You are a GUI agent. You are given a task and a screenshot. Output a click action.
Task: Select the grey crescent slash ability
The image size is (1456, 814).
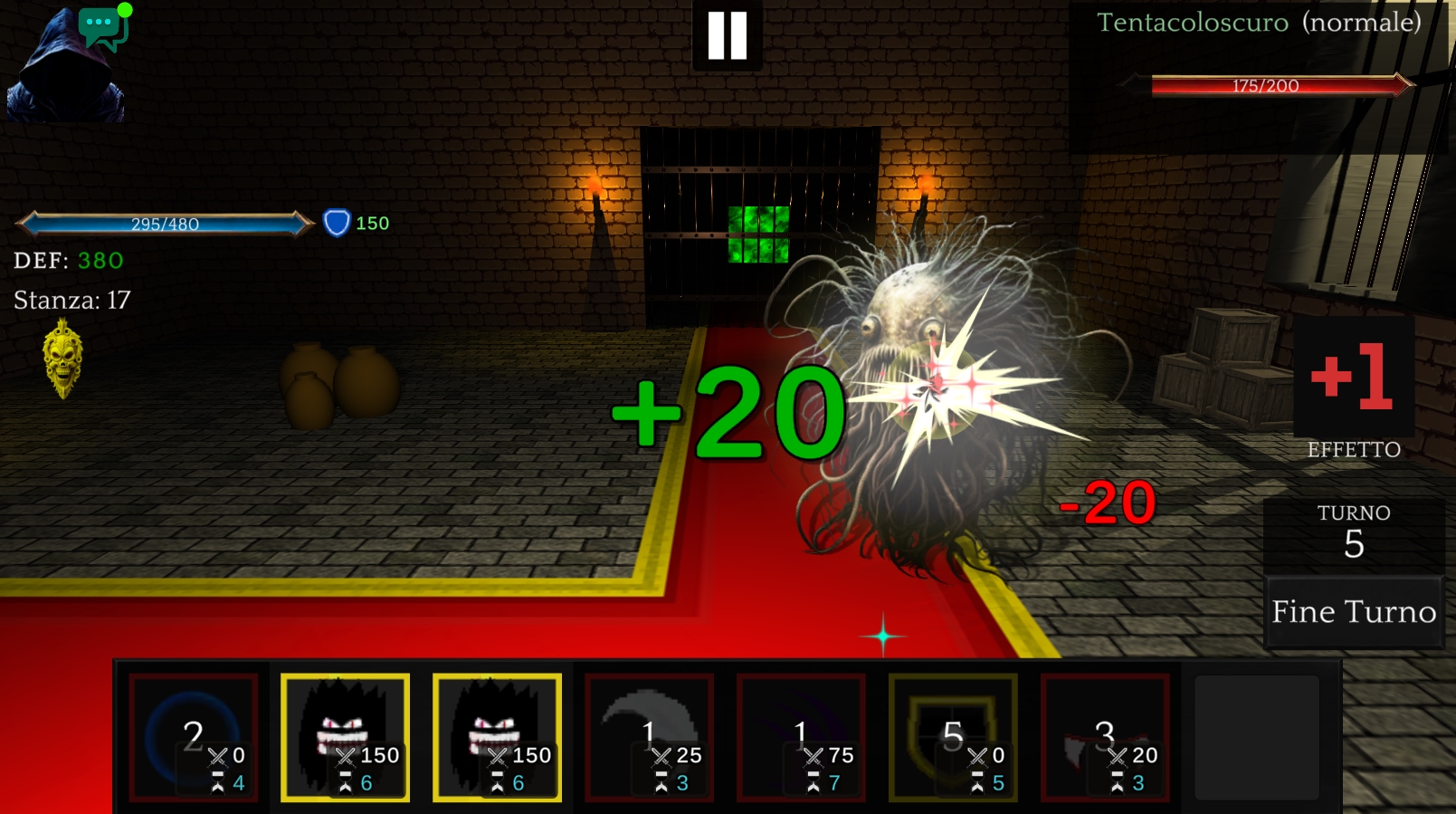pyautogui.click(x=649, y=737)
